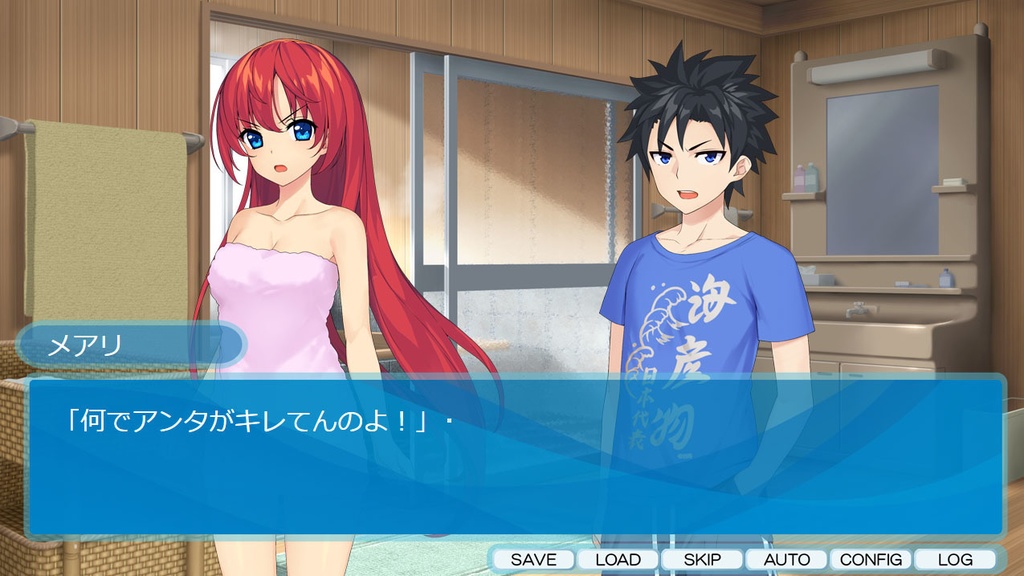Click the SAVE button
This screenshot has width=1024, height=576.
pyautogui.click(x=533, y=560)
